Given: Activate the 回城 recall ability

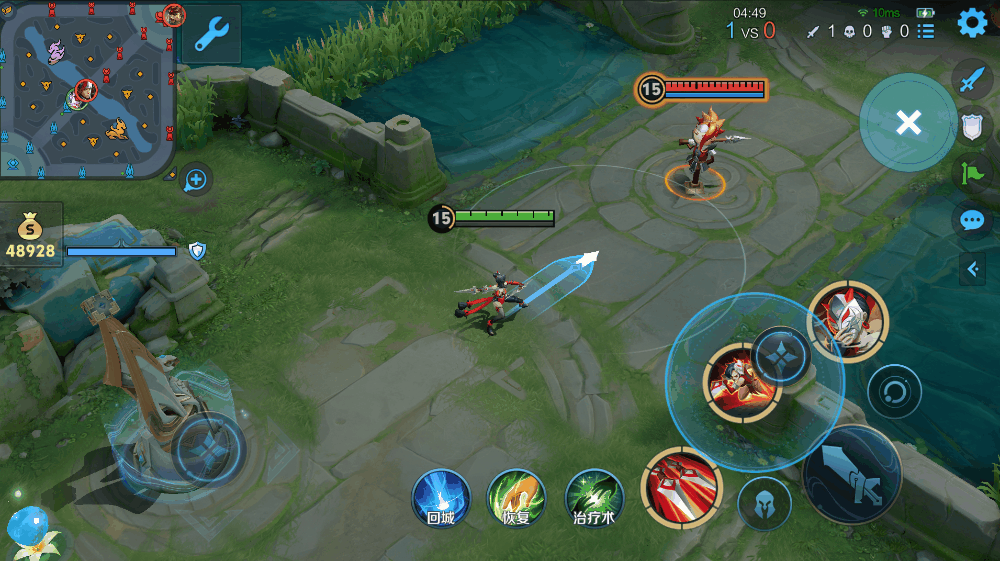Looking at the screenshot, I should 441,497.
